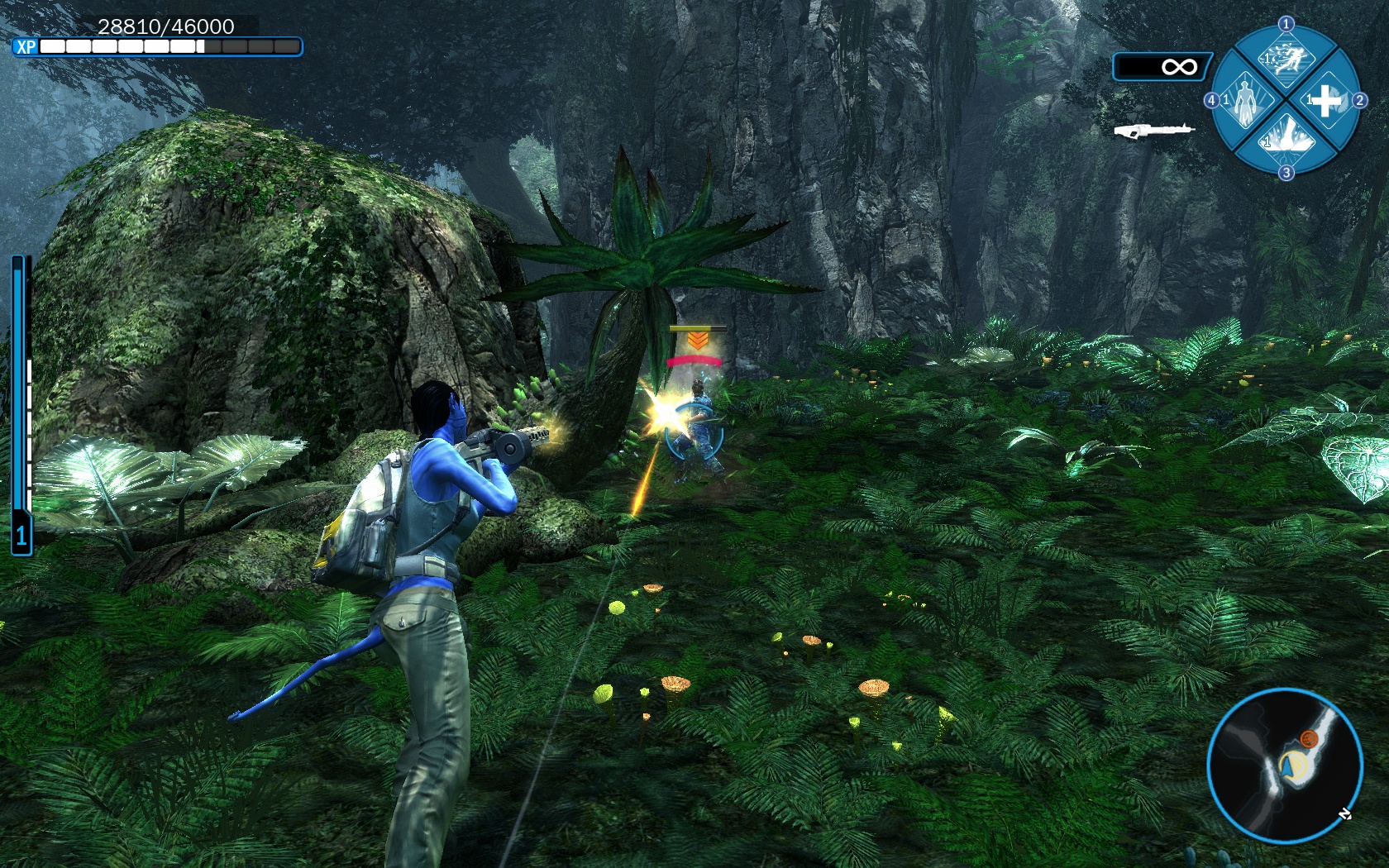This screenshot has height=868, width=1389.
Task: Click the N compass indicator on the minimap
Action: [1345, 815]
